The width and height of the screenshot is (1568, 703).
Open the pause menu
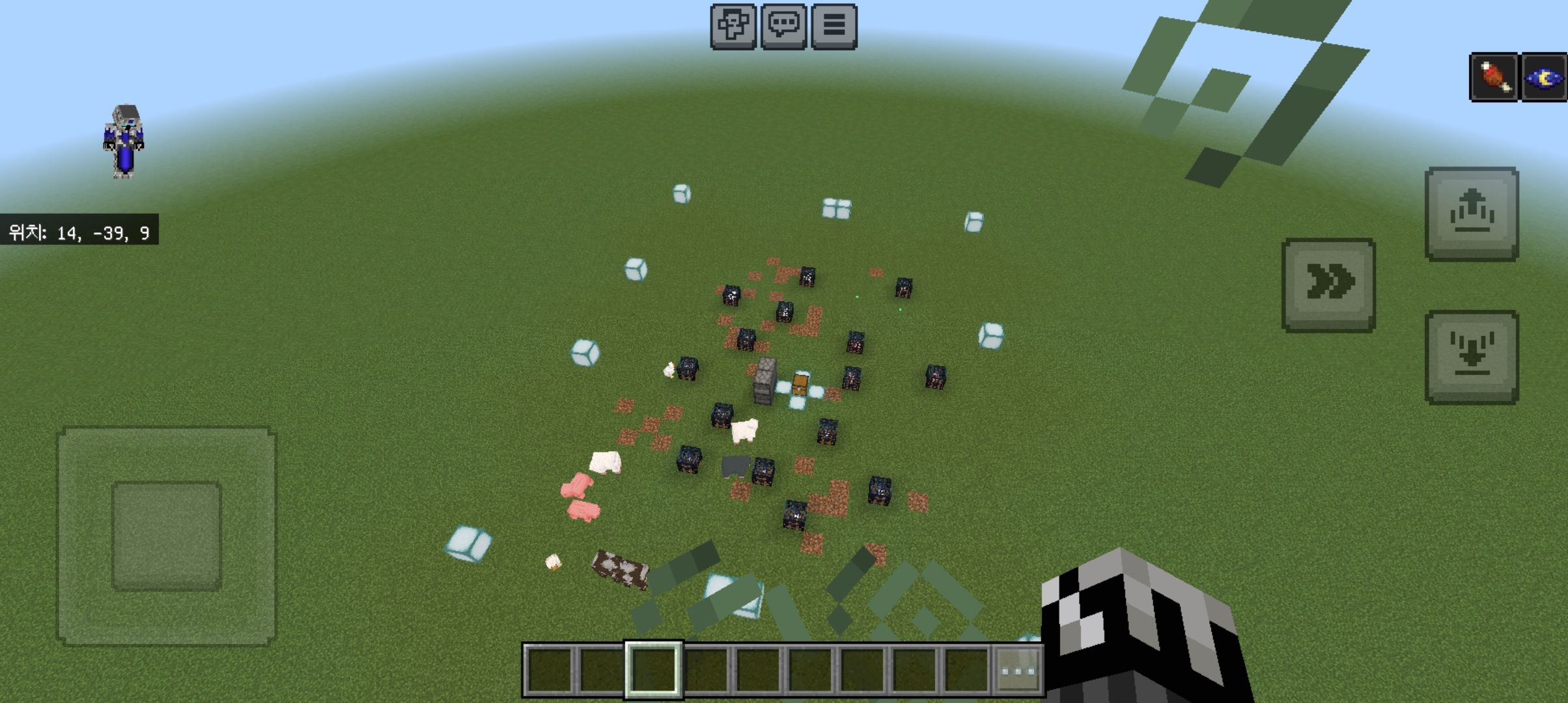click(834, 26)
